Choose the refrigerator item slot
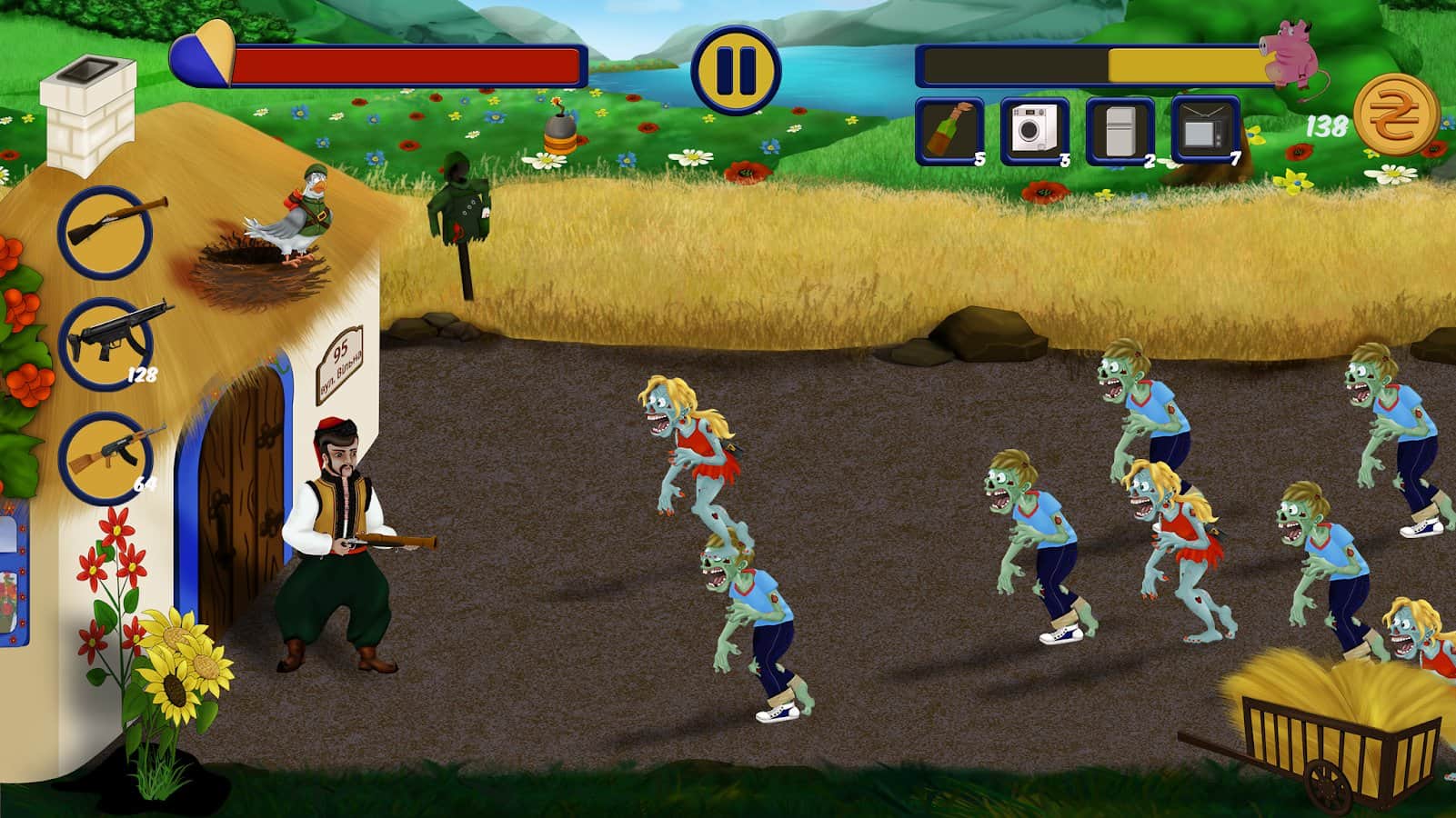Screen dimensions: 1456x818 click(x=1120, y=131)
